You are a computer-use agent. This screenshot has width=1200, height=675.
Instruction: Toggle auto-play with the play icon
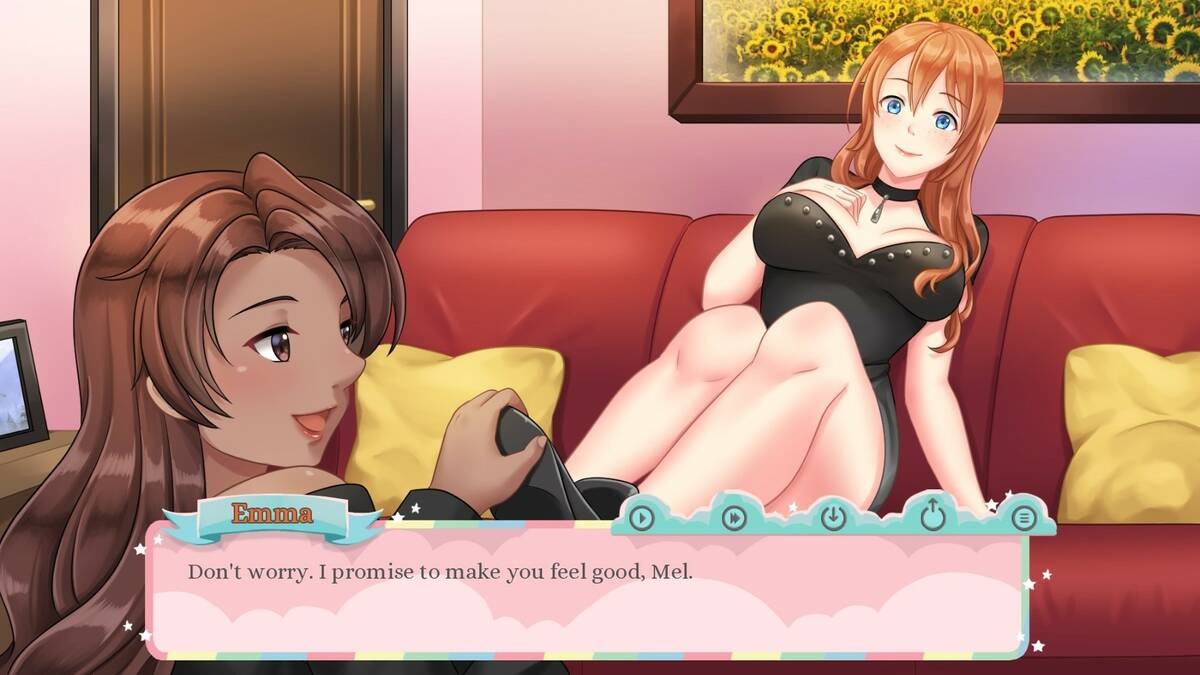click(x=641, y=517)
